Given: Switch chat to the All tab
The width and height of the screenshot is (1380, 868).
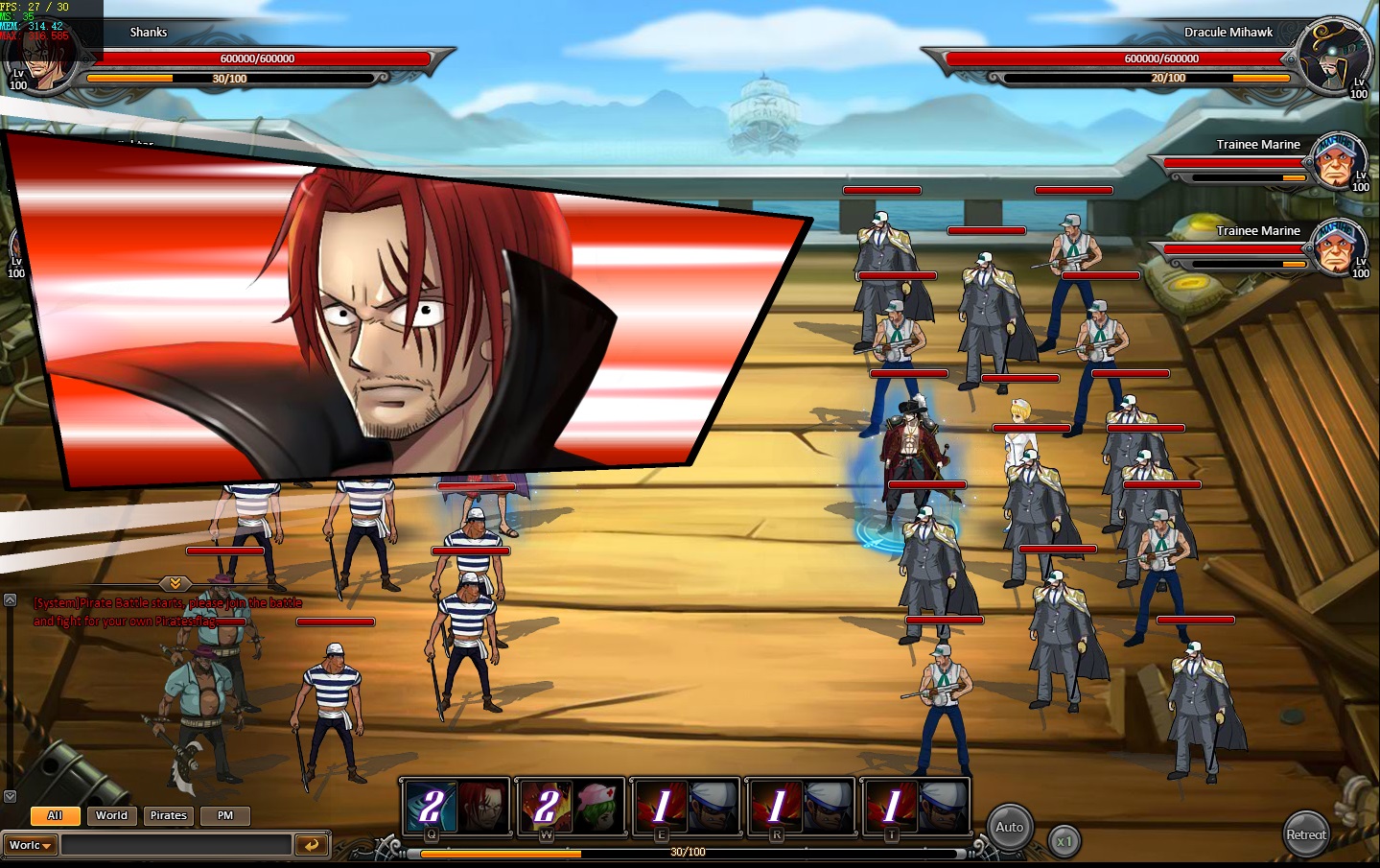Looking at the screenshot, I should [55, 815].
